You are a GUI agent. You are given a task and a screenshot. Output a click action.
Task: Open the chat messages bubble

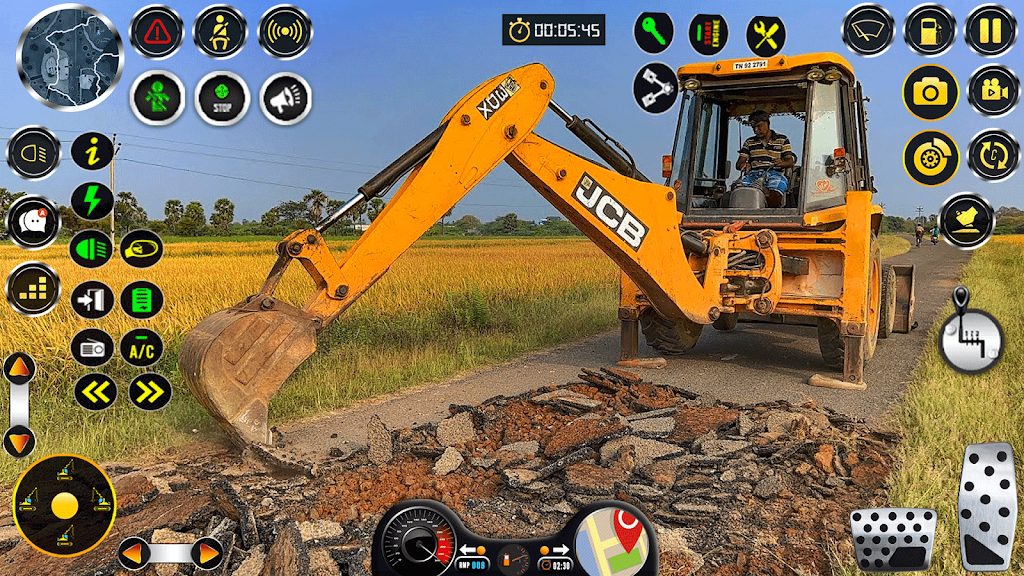click(34, 221)
